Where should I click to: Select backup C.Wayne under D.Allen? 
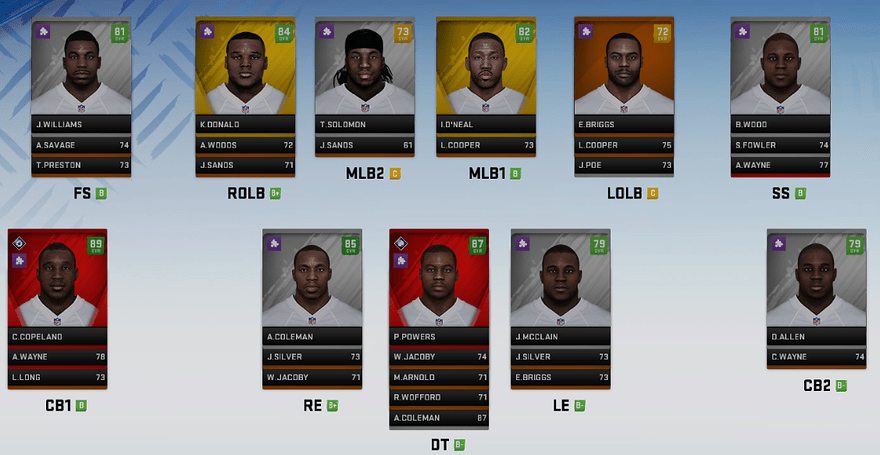click(817, 357)
